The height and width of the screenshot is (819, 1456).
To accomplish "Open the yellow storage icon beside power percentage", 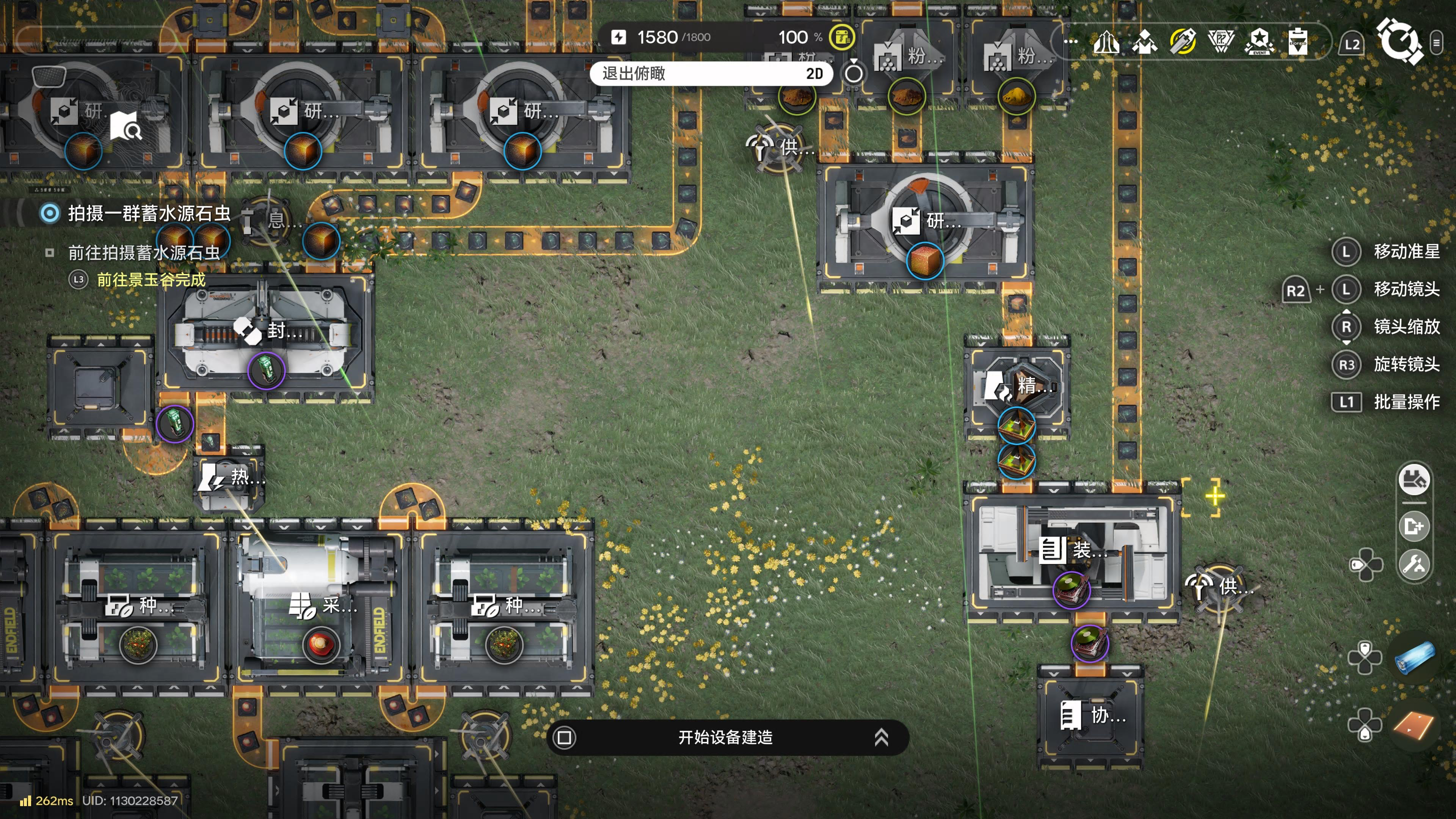I will pos(842,37).
